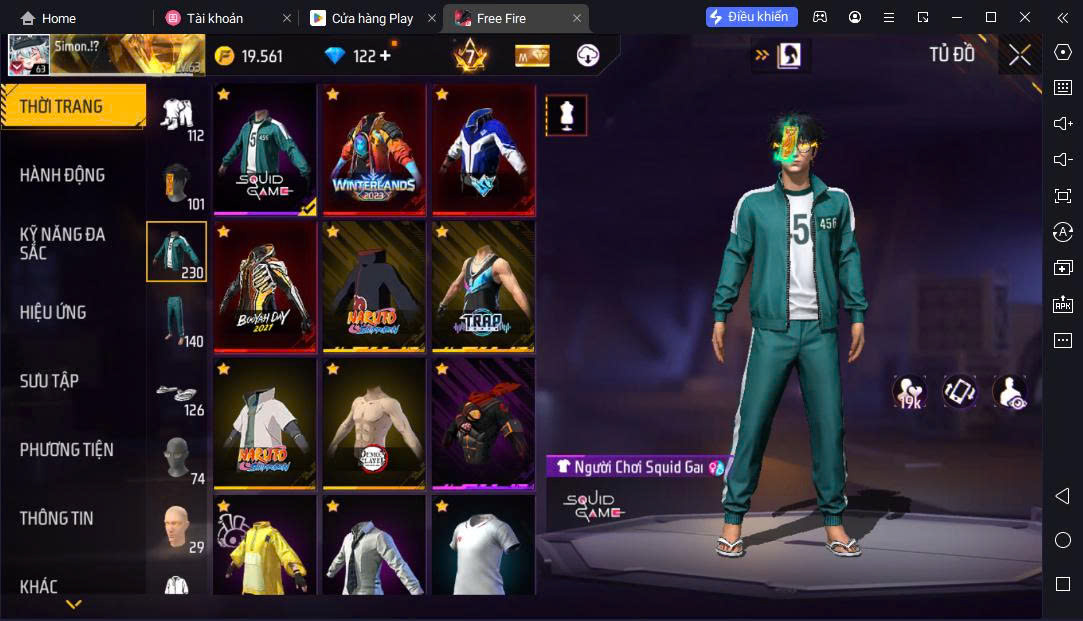This screenshot has height=621, width=1083.
Task: Open the THÔNG TIN section
Action: [x=56, y=518]
